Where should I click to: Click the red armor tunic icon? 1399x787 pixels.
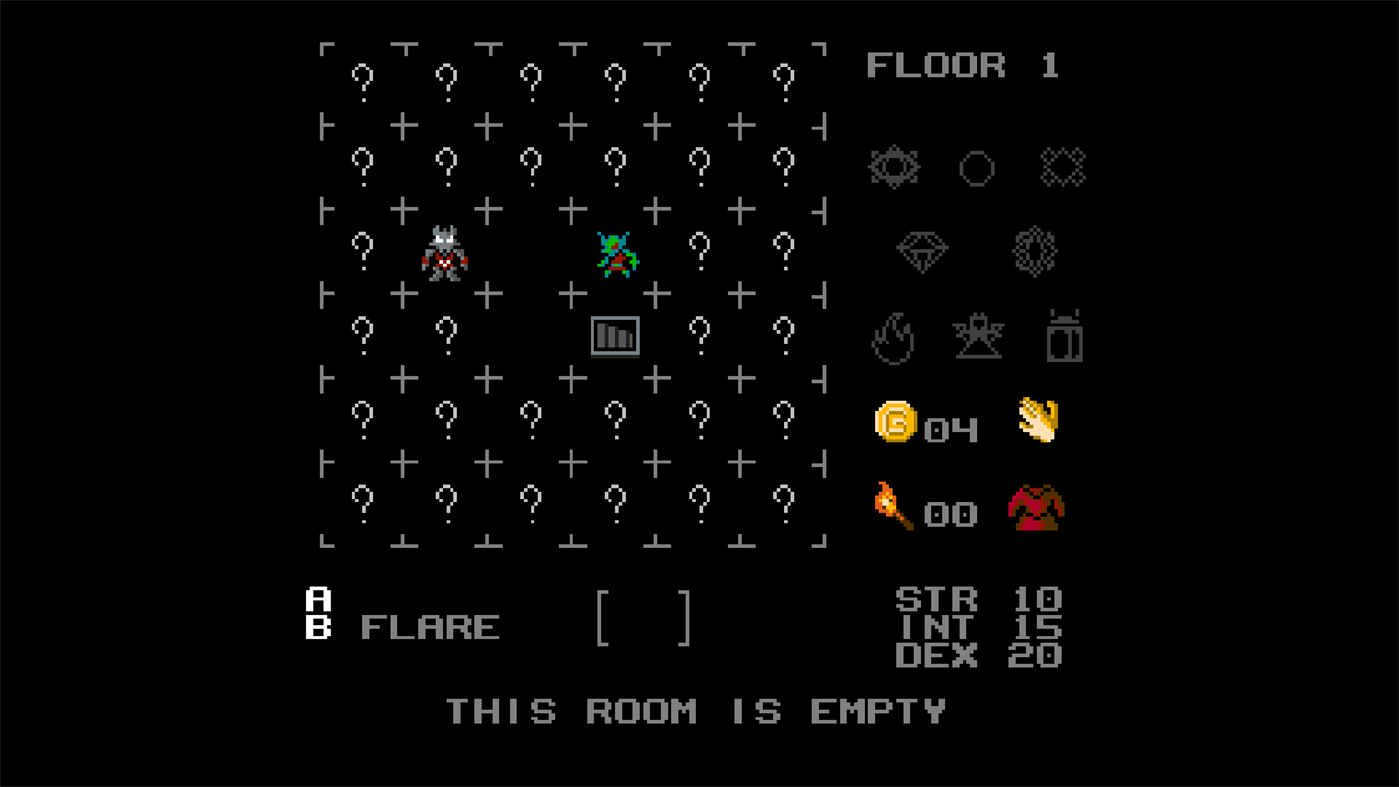coord(1036,510)
